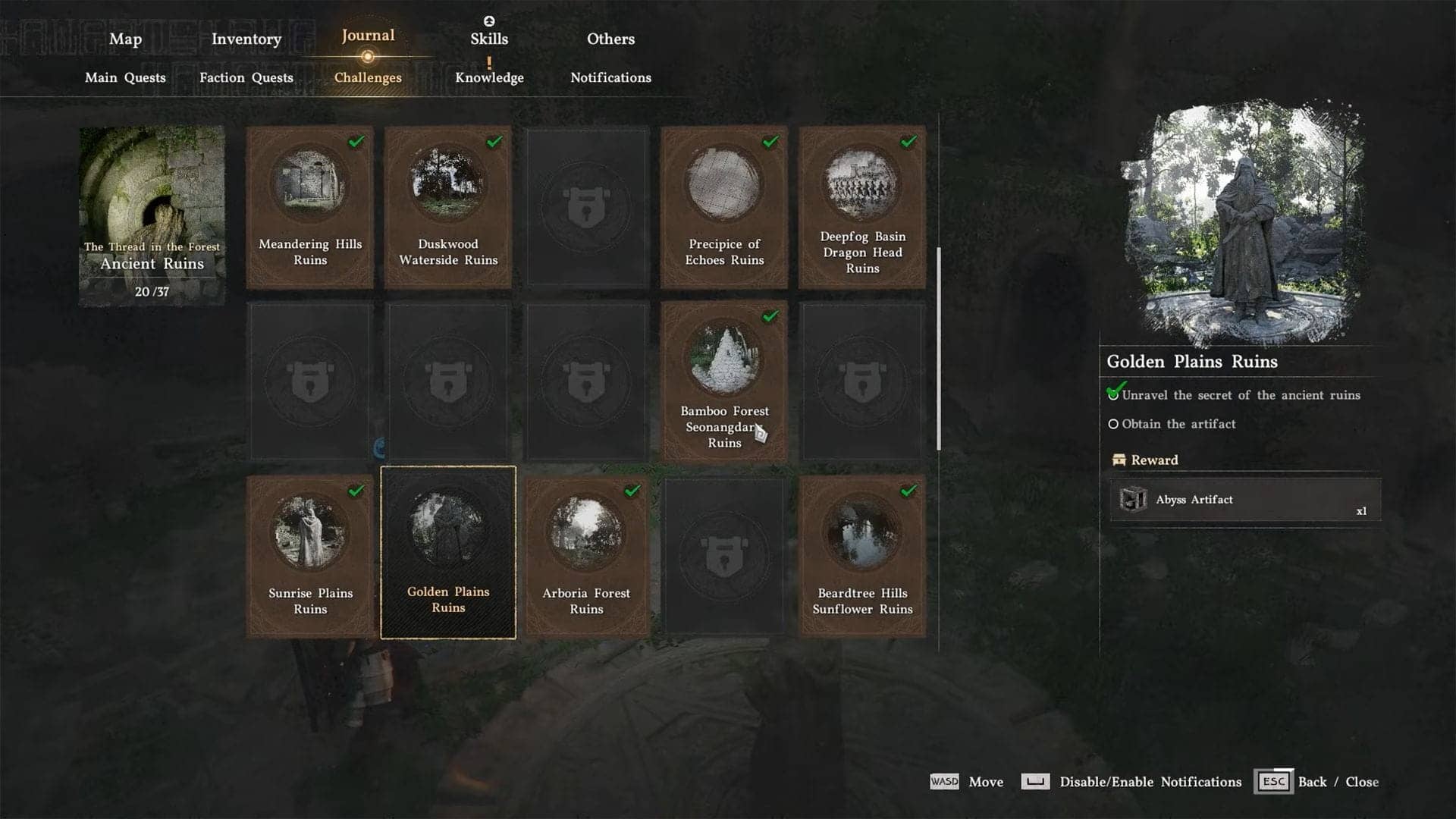
Task: Mark the 'Obtain the artifact' objective circle
Action: [1113, 424]
